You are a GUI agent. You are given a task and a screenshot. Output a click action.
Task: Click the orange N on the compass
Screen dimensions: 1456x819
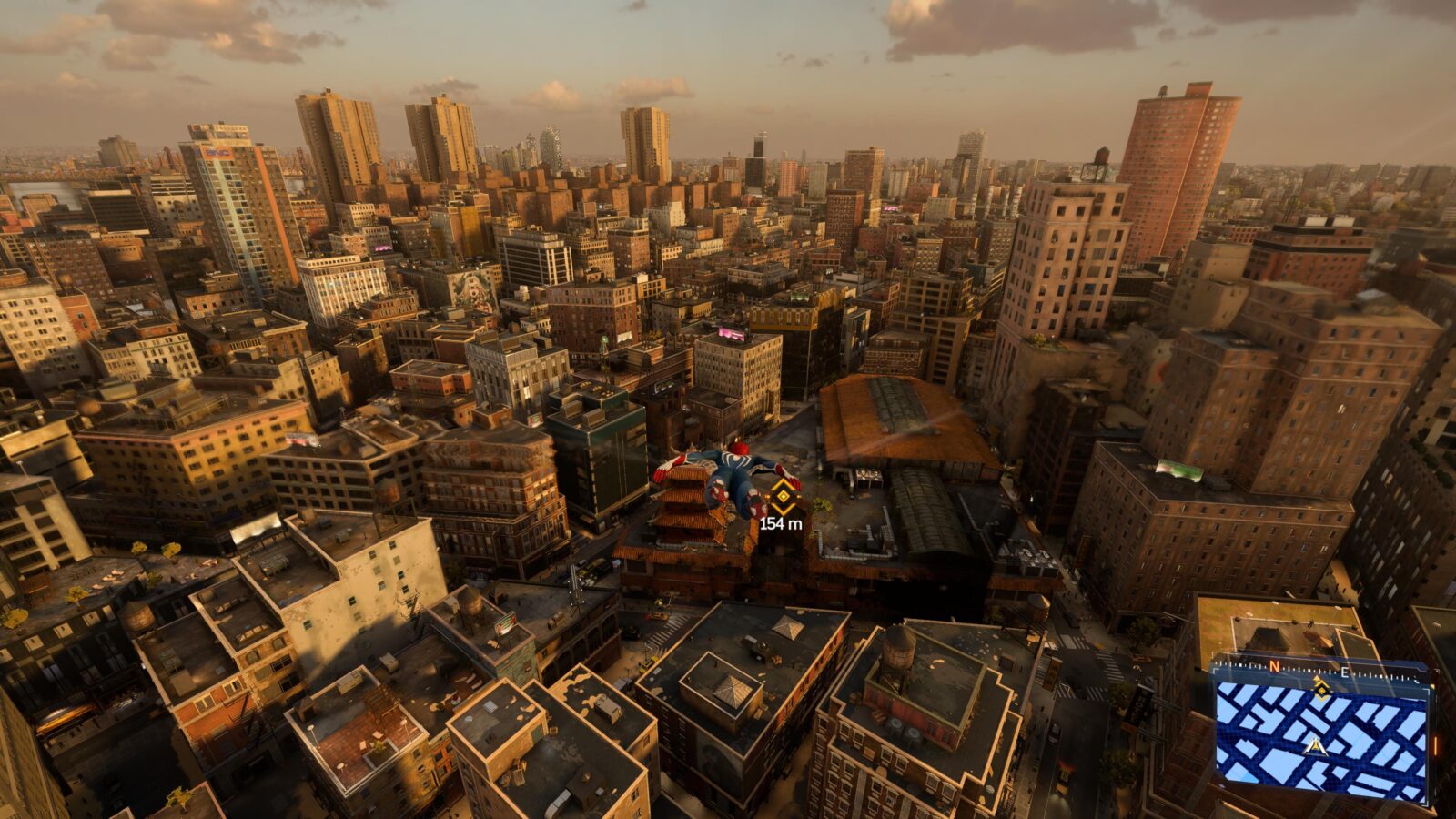[x=1274, y=668]
